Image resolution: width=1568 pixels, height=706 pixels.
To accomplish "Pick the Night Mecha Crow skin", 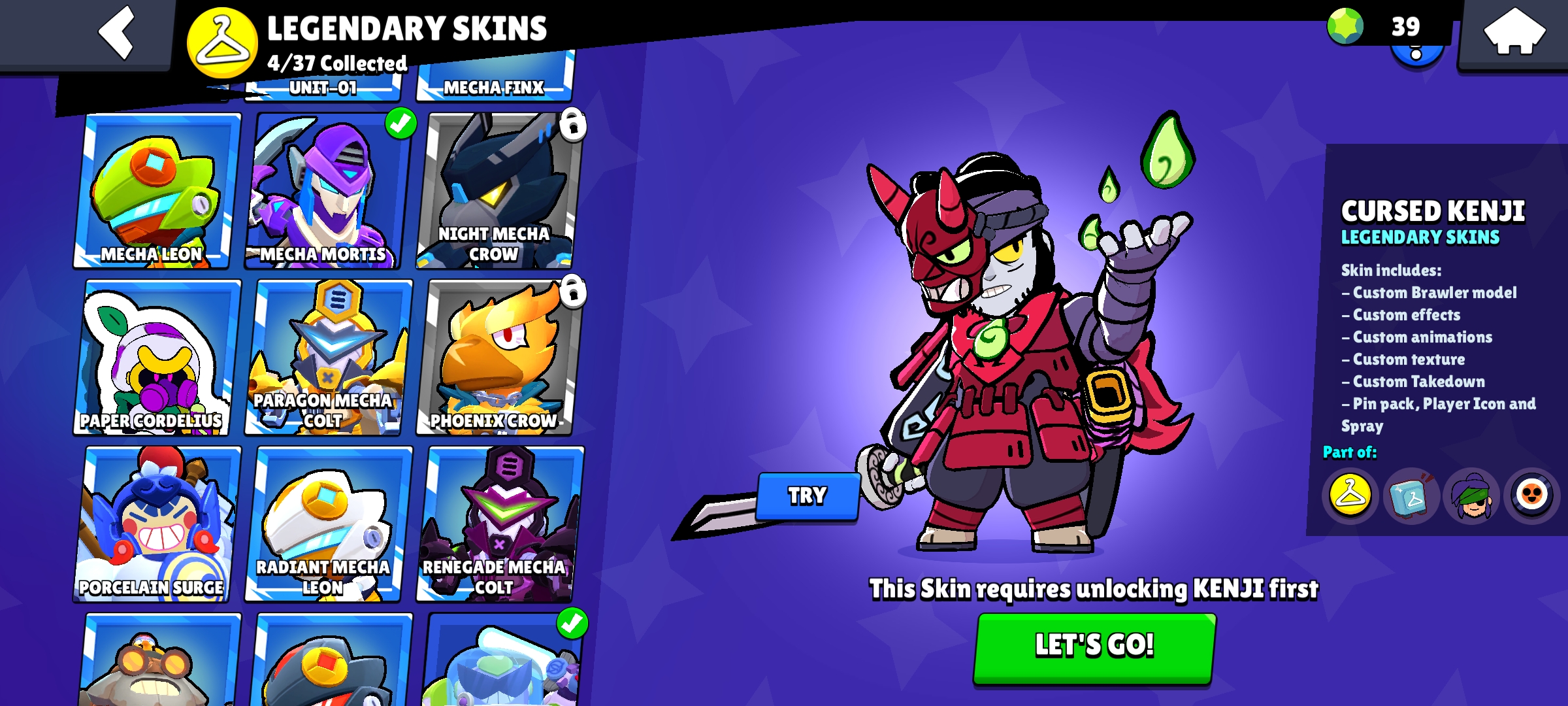I will pyautogui.click(x=498, y=191).
